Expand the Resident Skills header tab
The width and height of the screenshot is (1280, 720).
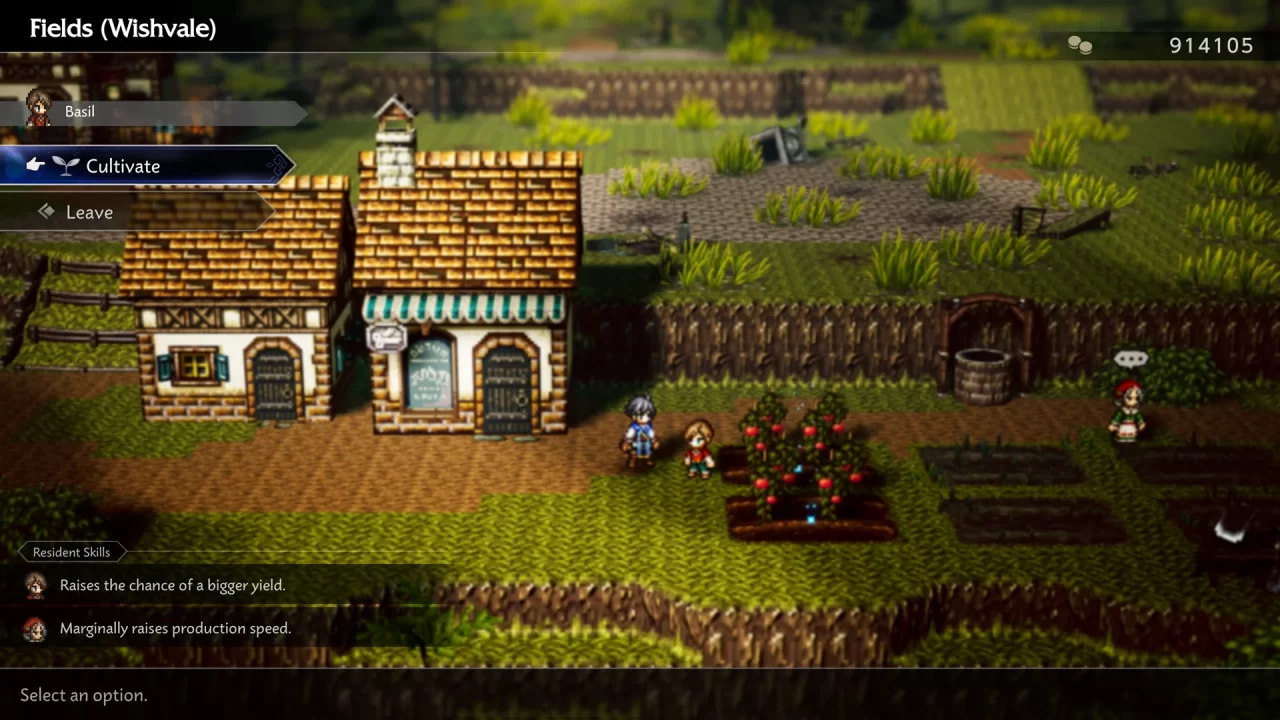[x=71, y=552]
